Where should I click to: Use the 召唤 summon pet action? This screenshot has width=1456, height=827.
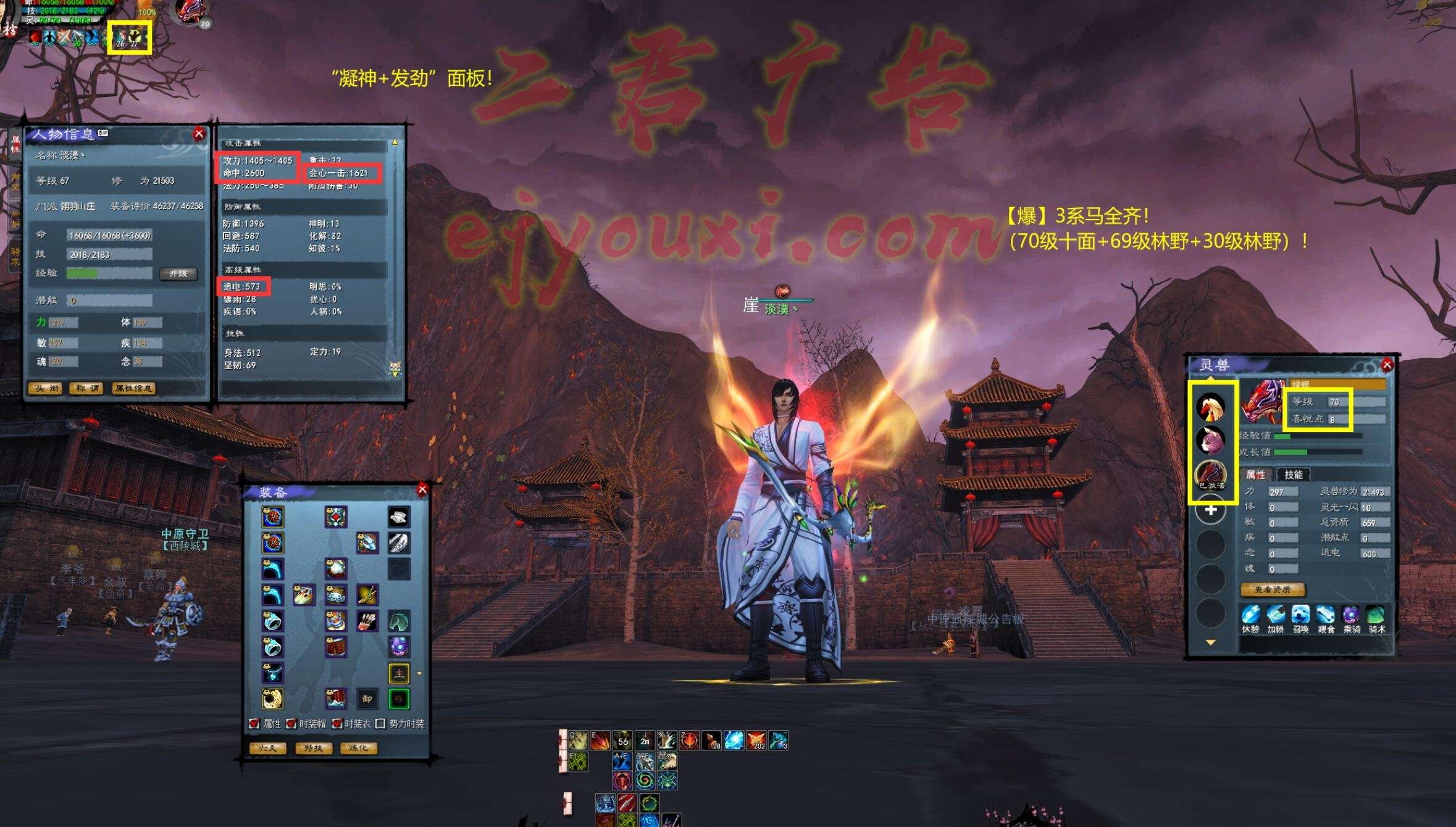pyautogui.click(x=1300, y=618)
